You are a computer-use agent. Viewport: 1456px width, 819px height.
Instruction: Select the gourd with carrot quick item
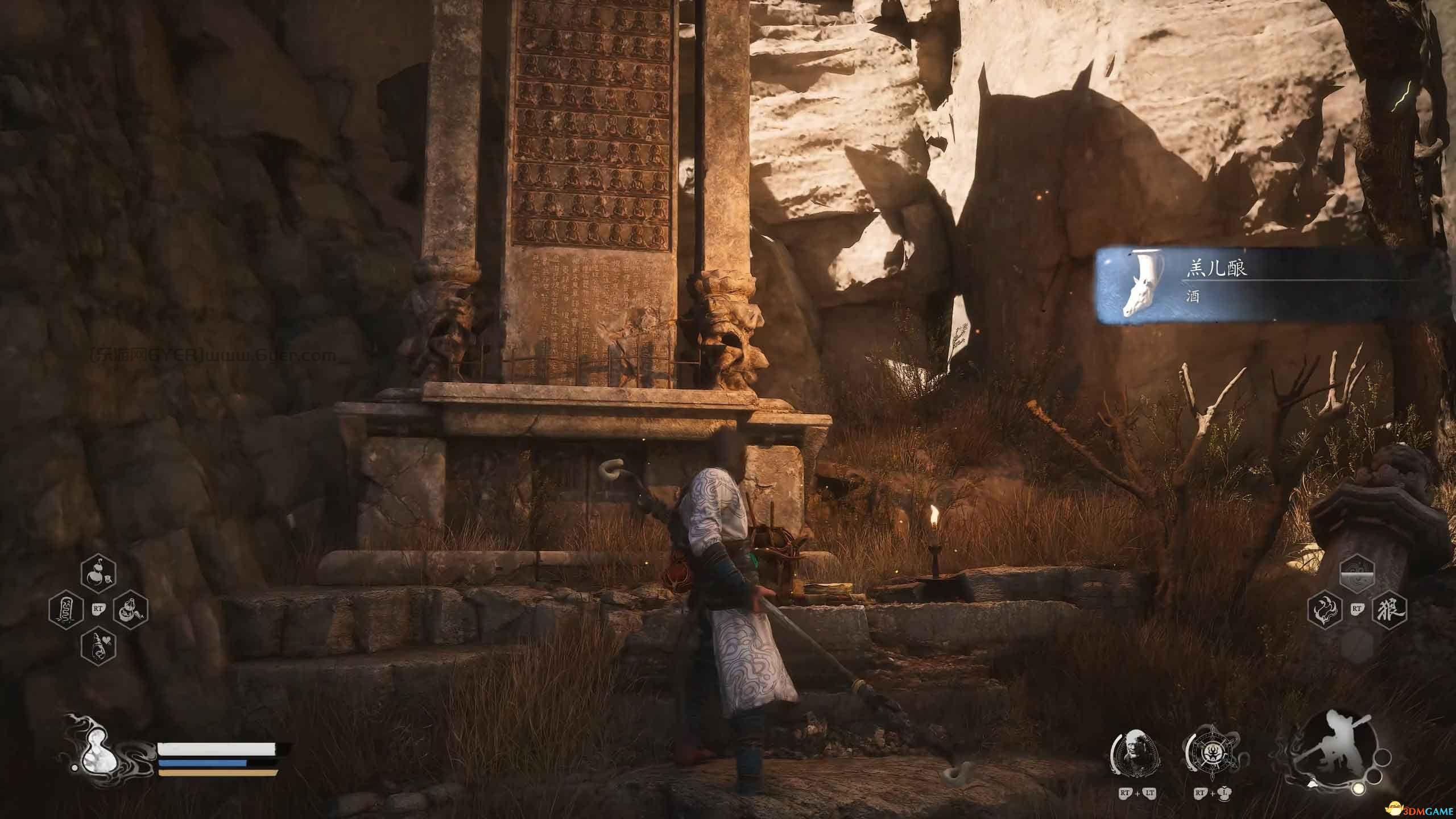point(131,611)
